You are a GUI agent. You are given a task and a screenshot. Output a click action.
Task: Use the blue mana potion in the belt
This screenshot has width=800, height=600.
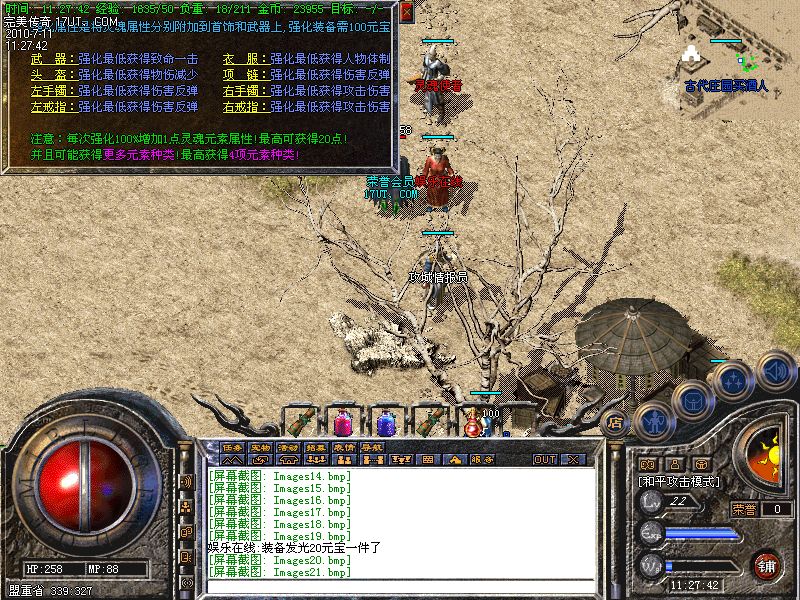click(x=386, y=422)
